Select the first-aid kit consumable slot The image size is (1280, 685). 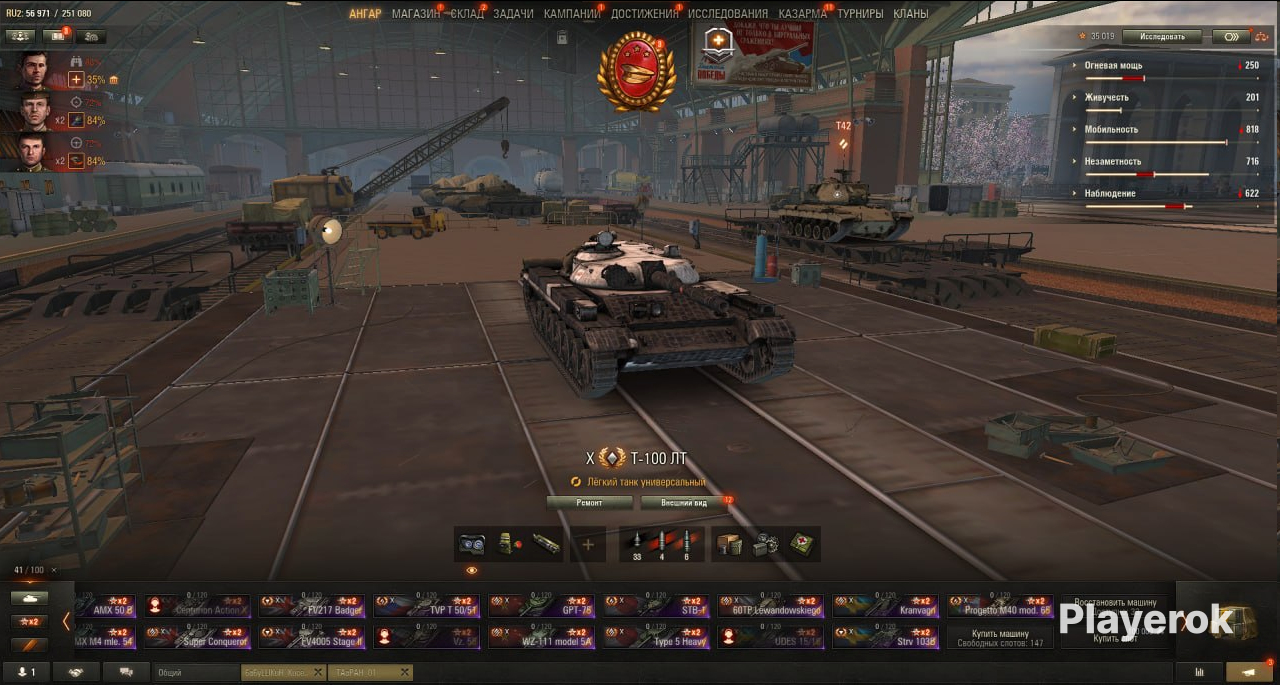pyautogui.click(x=802, y=544)
